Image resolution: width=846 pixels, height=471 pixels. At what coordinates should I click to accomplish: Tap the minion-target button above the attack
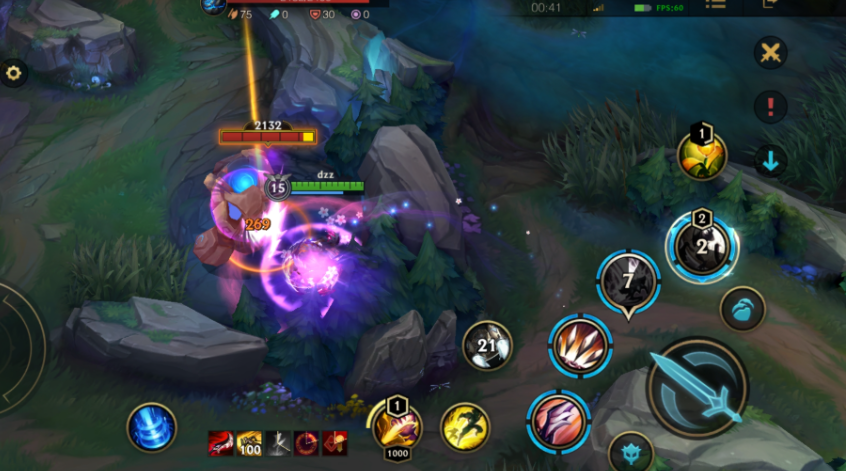pos(743,308)
